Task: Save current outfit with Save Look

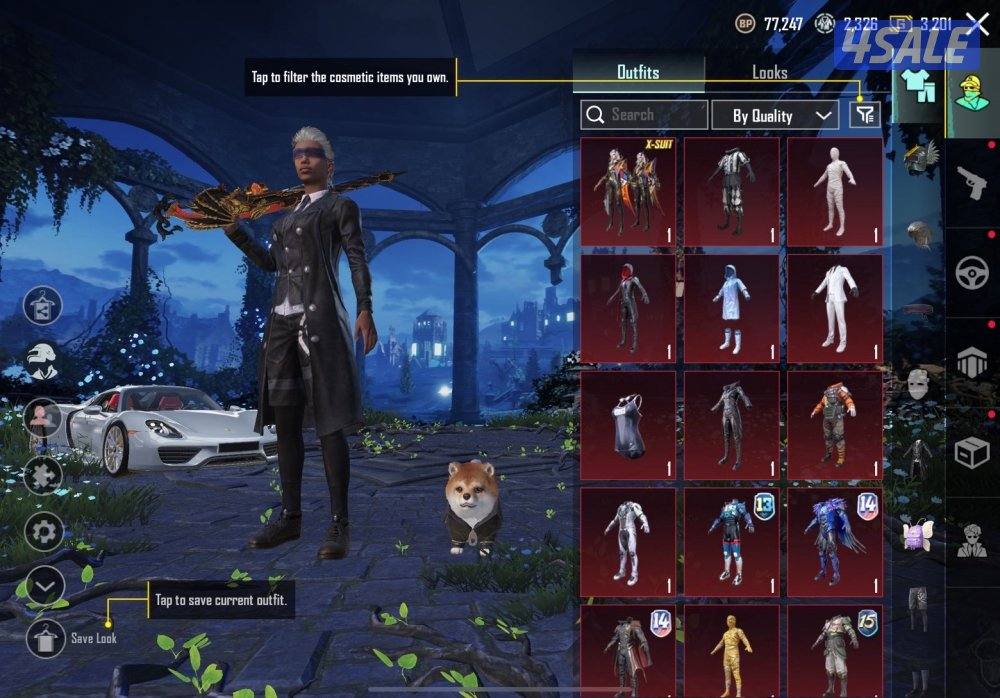Action: point(45,638)
